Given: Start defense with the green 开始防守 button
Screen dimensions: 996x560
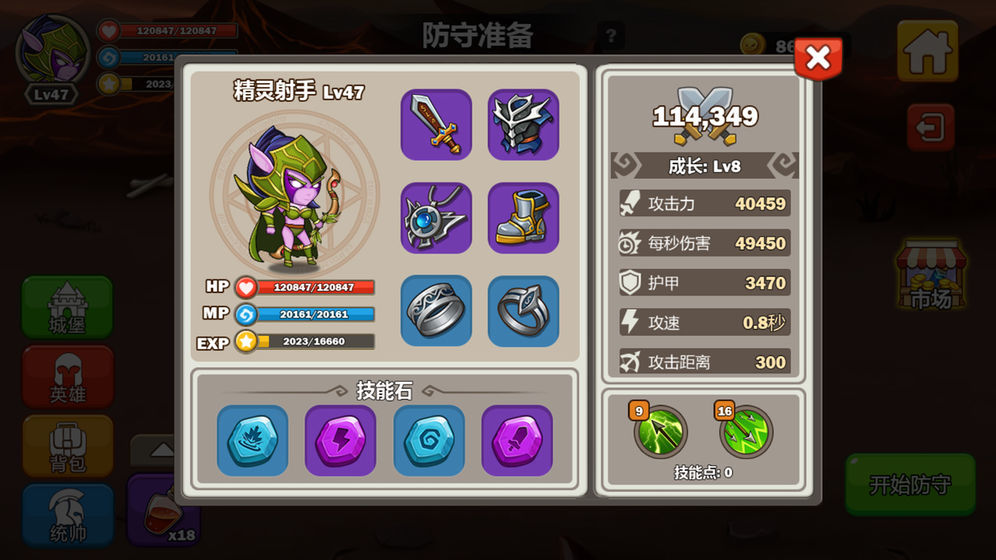Looking at the screenshot, I should click(x=909, y=485).
